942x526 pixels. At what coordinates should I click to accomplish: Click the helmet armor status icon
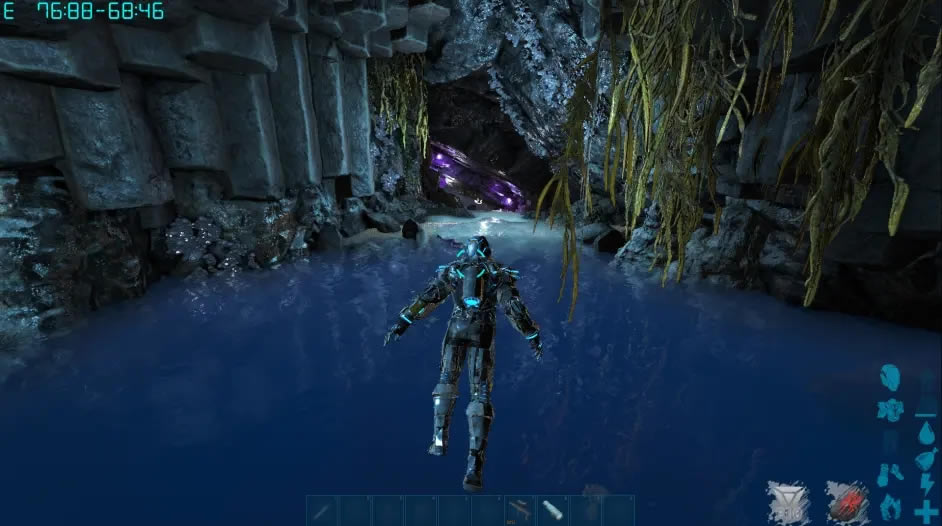888,379
